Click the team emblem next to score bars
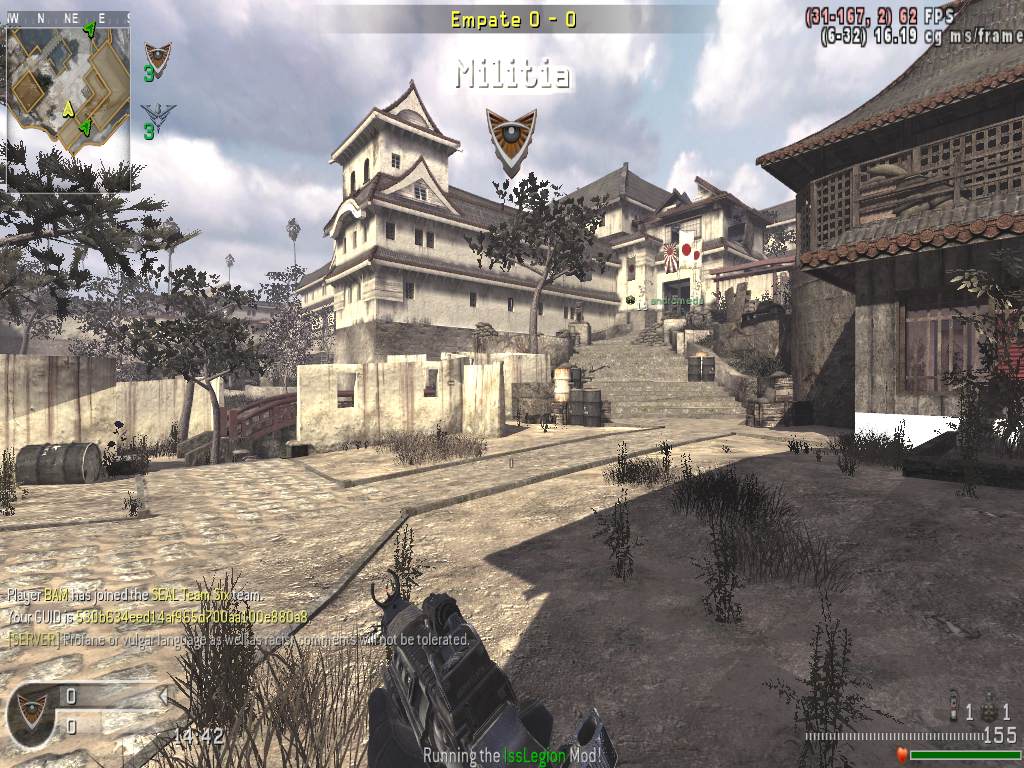 pyautogui.click(x=31, y=711)
